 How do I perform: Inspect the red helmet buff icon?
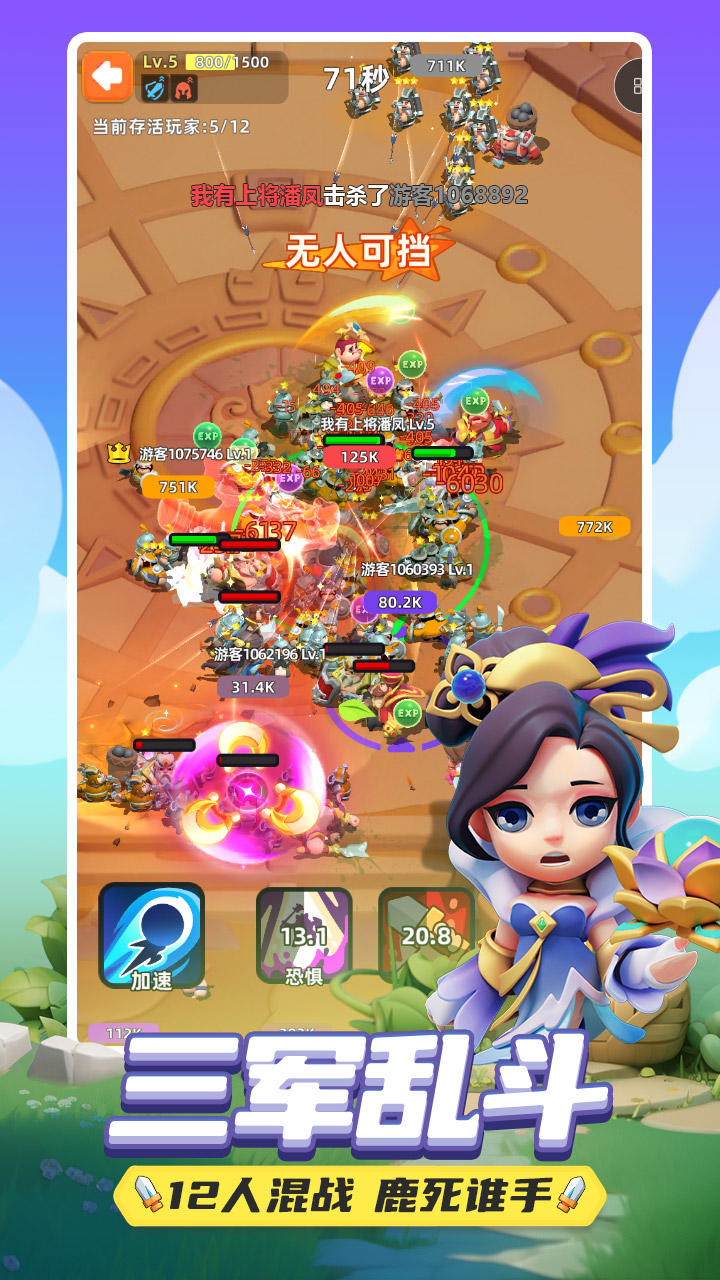tap(184, 89)
